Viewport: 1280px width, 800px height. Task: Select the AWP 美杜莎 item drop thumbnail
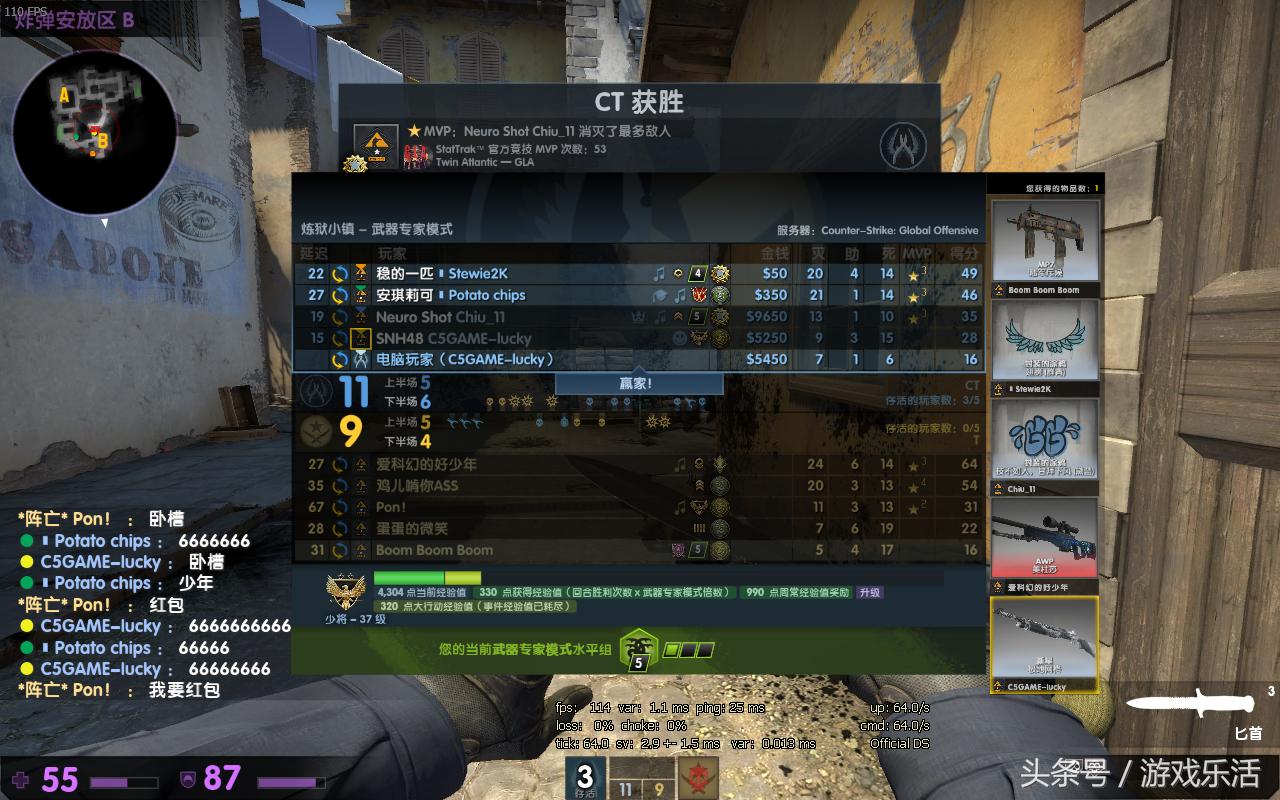[1045, 537]
